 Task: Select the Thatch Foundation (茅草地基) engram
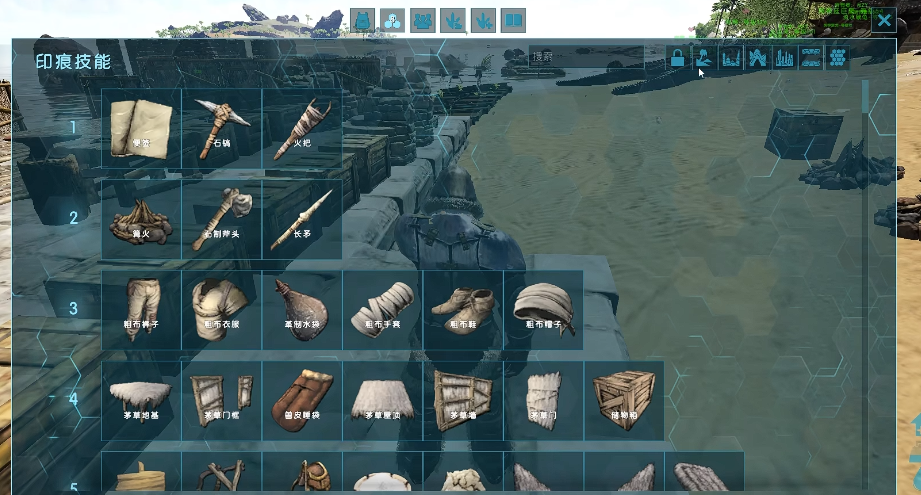[x=141, y=399]
